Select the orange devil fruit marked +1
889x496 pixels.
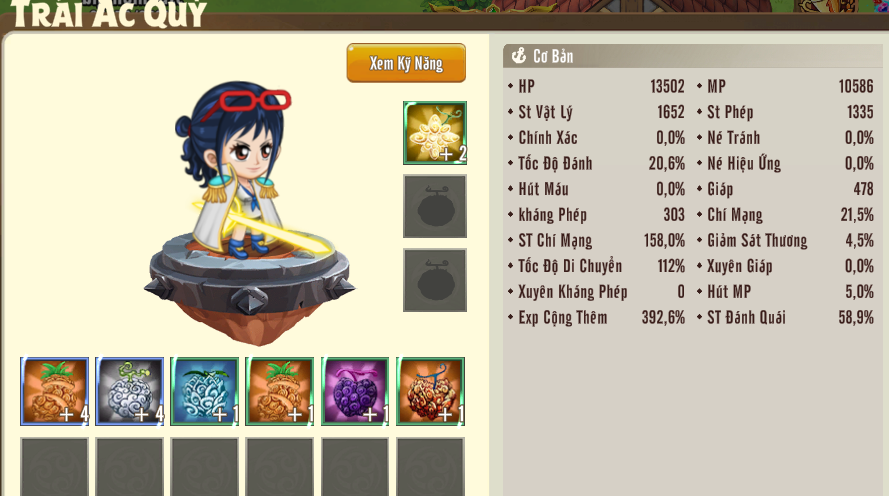(x=280, y=391)
